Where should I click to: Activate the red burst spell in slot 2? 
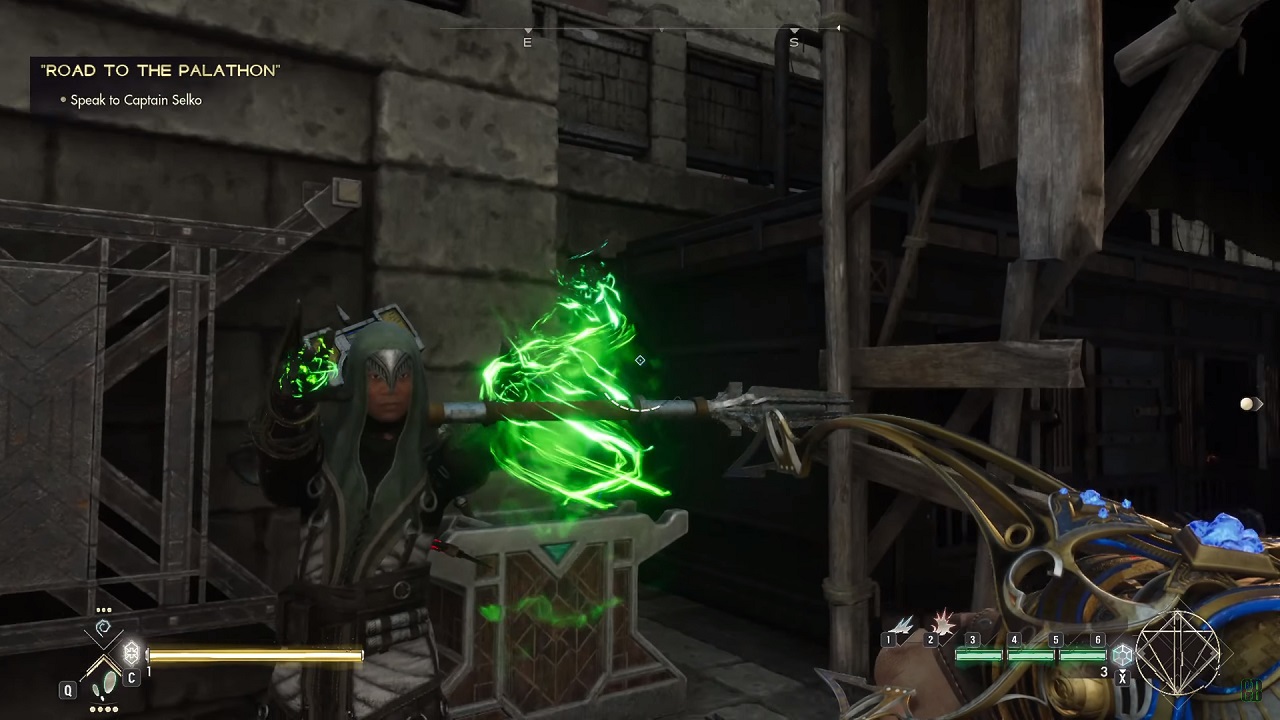tap(943, 623)
